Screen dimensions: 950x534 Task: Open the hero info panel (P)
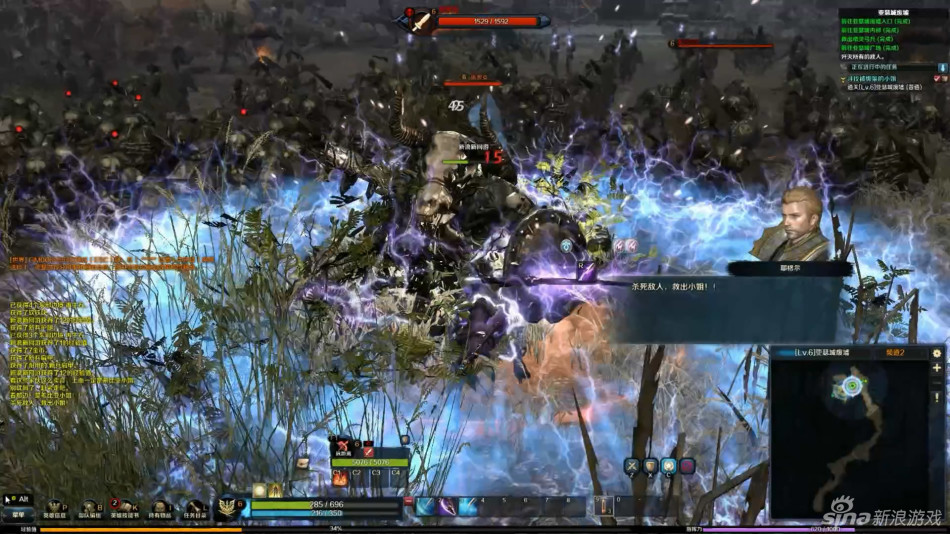click(x=54, y=509)
